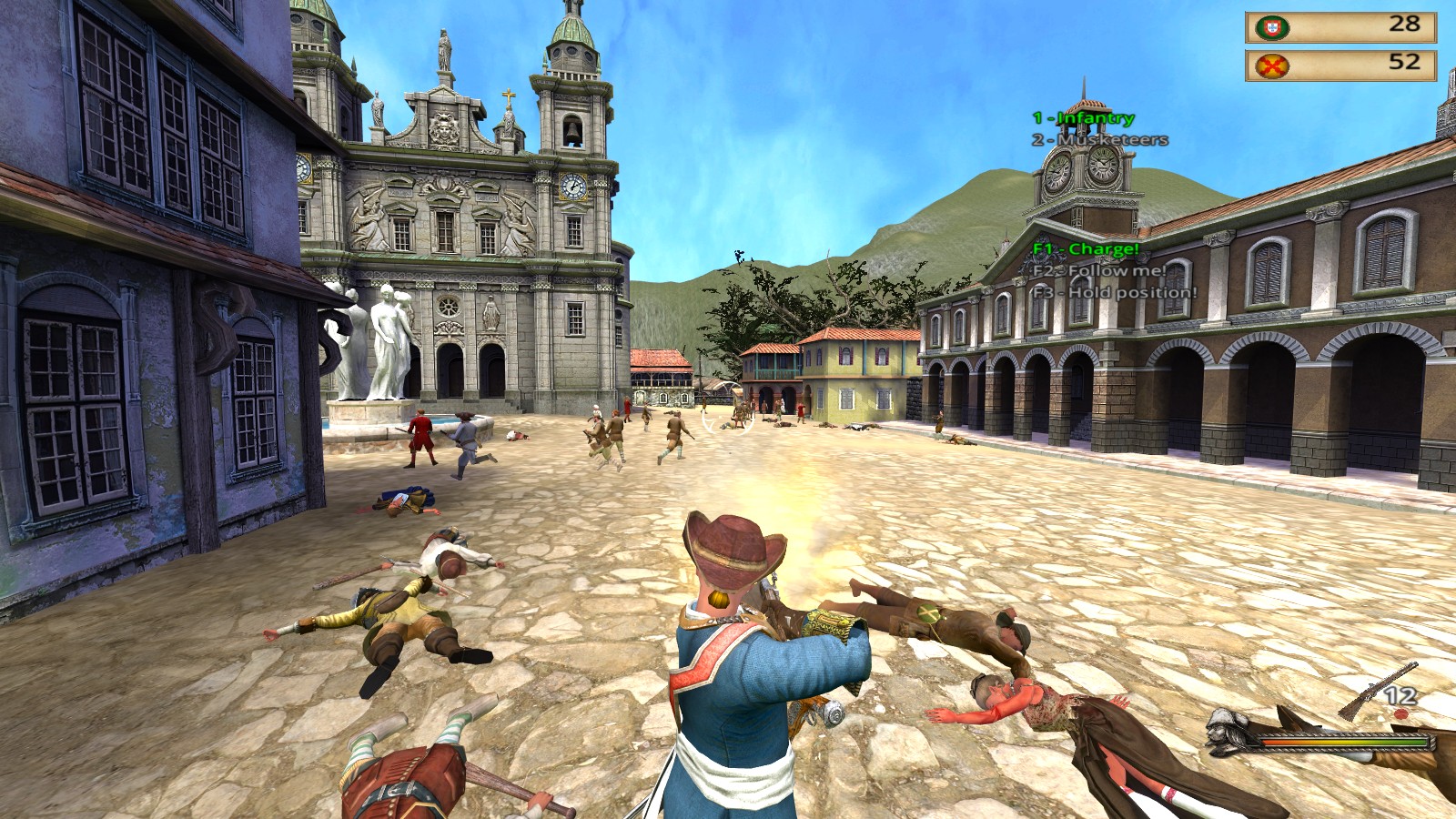The width and height of the screenshot is (1456, 819).
Task: Click the red cross team emblem
Action: [1270, 66]
